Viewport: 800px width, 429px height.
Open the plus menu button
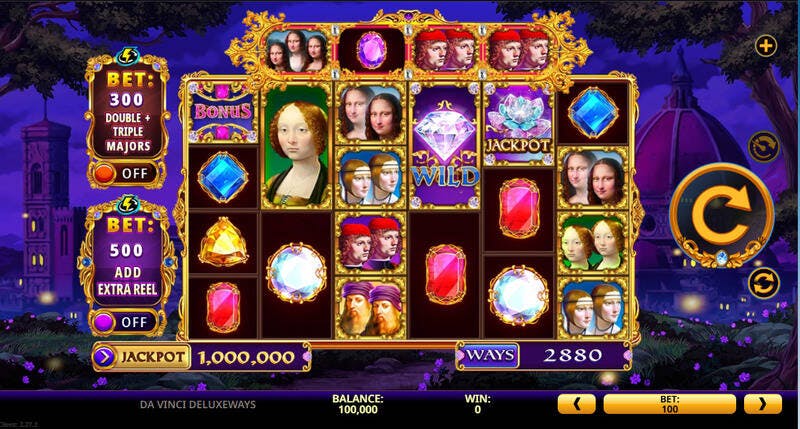point(765,46)
